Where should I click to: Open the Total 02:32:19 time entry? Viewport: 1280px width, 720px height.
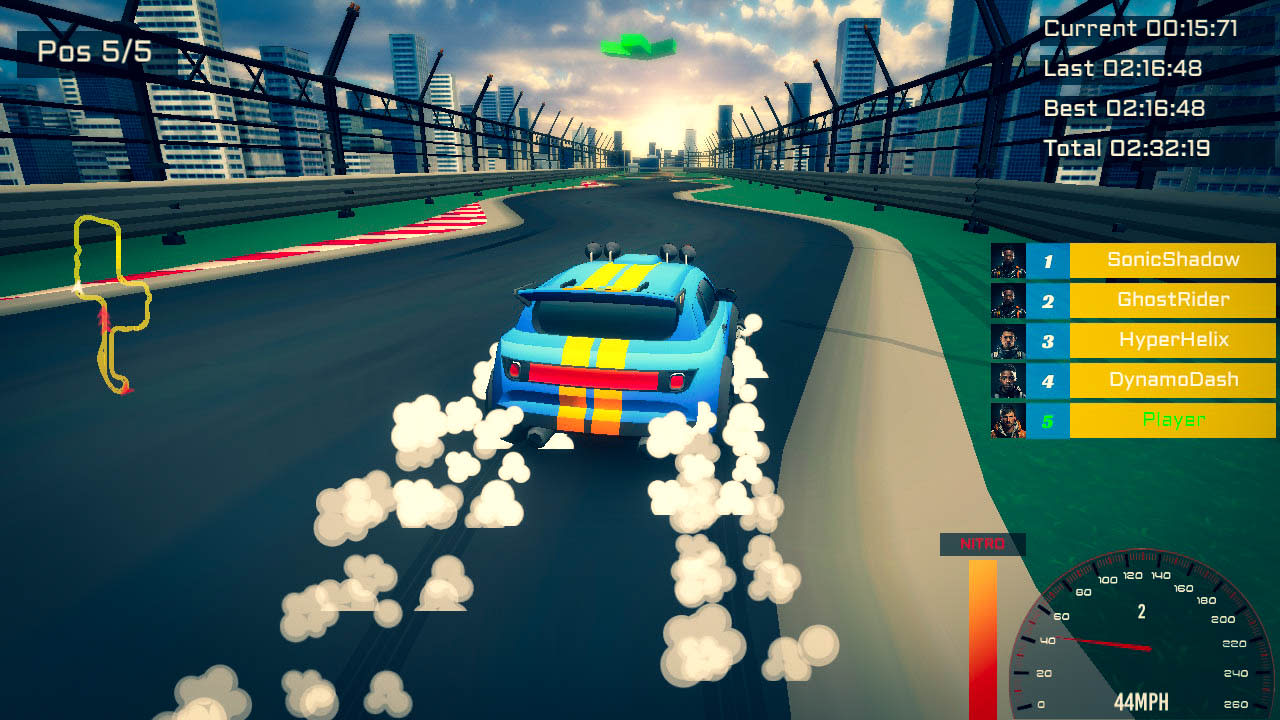click(x=1127, y=147)
